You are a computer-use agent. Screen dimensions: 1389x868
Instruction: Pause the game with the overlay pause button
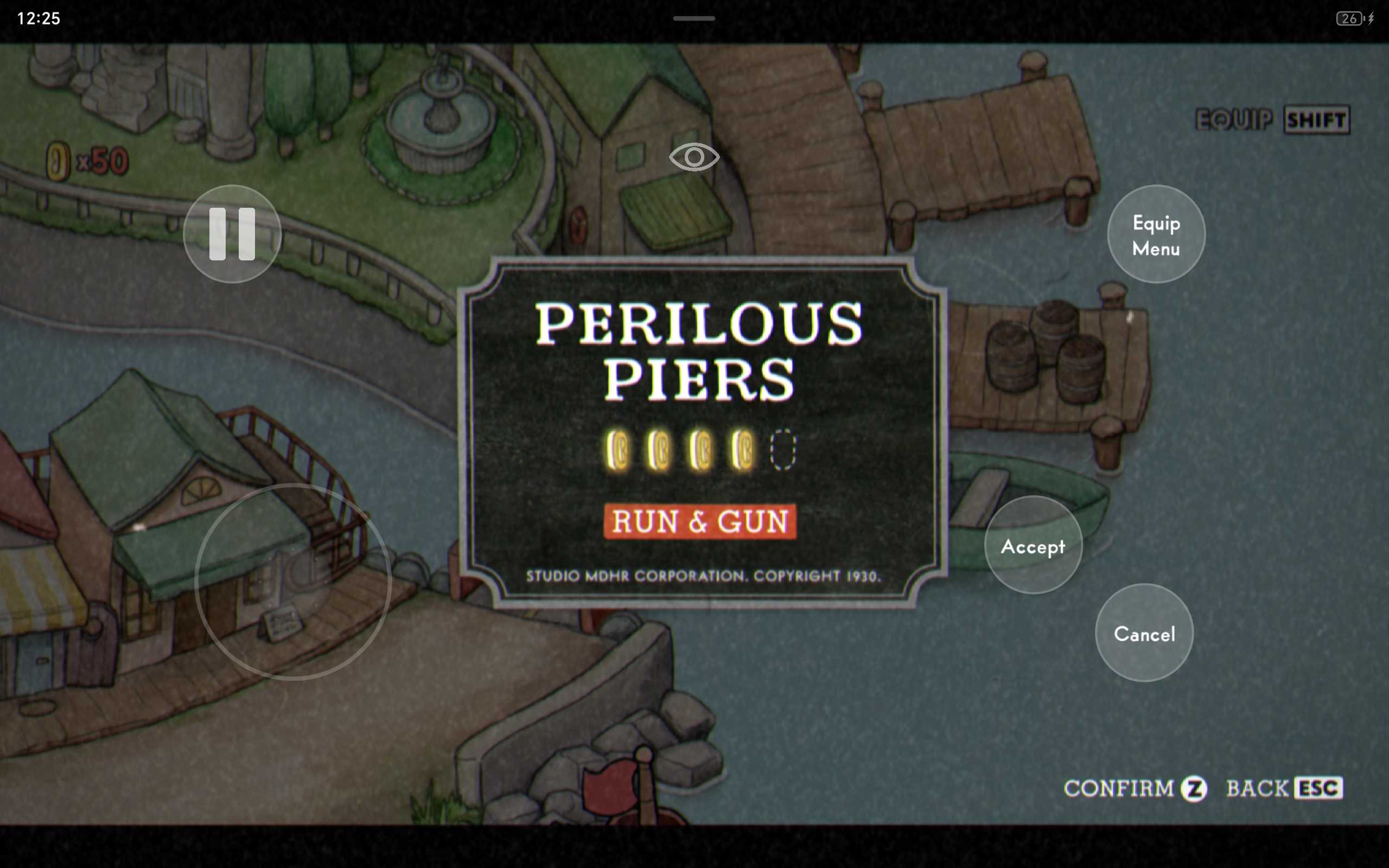232,234
